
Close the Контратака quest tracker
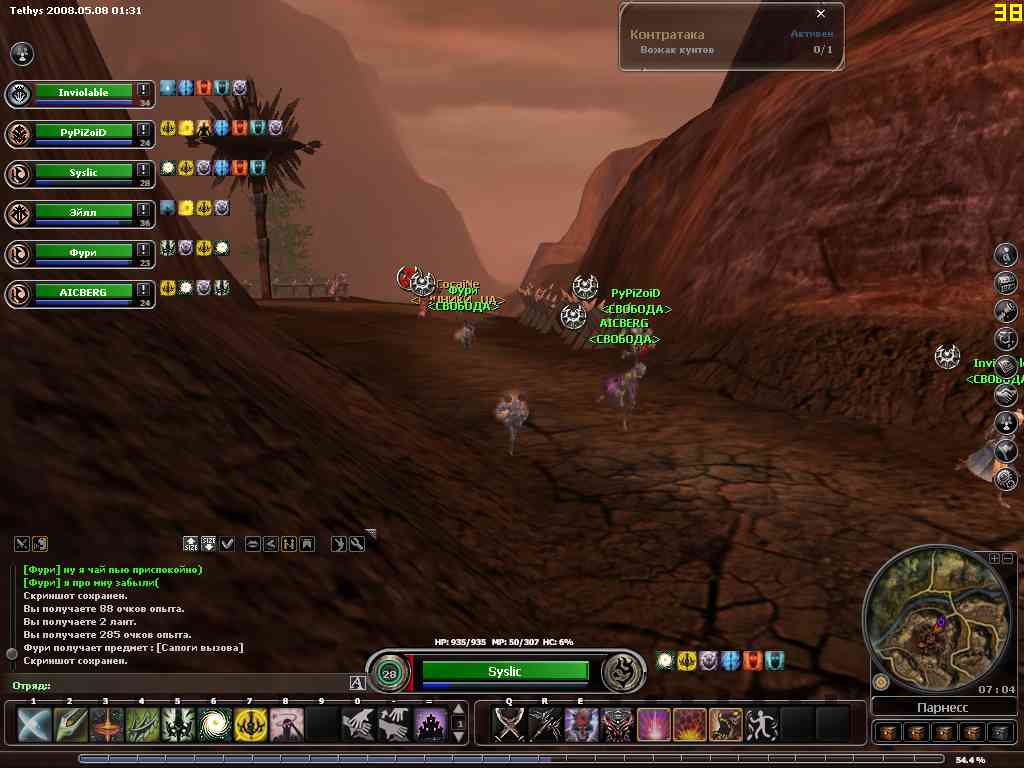pos(821,14)
